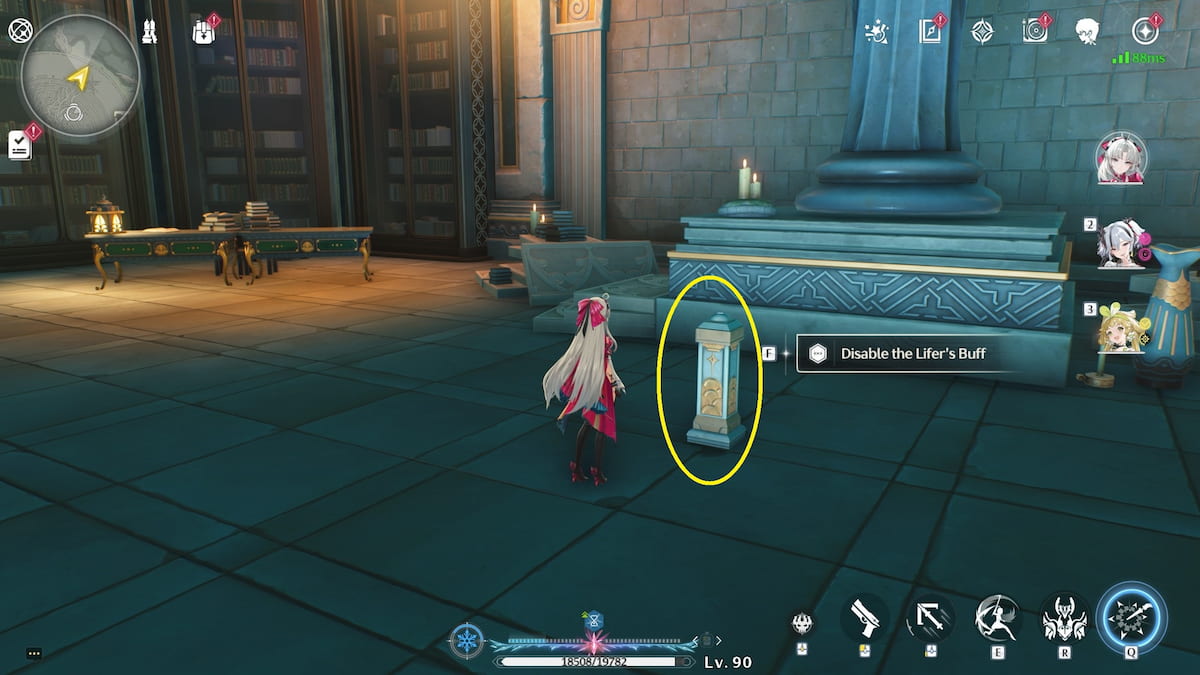Open the quest checklist icon

coord(20,145)
